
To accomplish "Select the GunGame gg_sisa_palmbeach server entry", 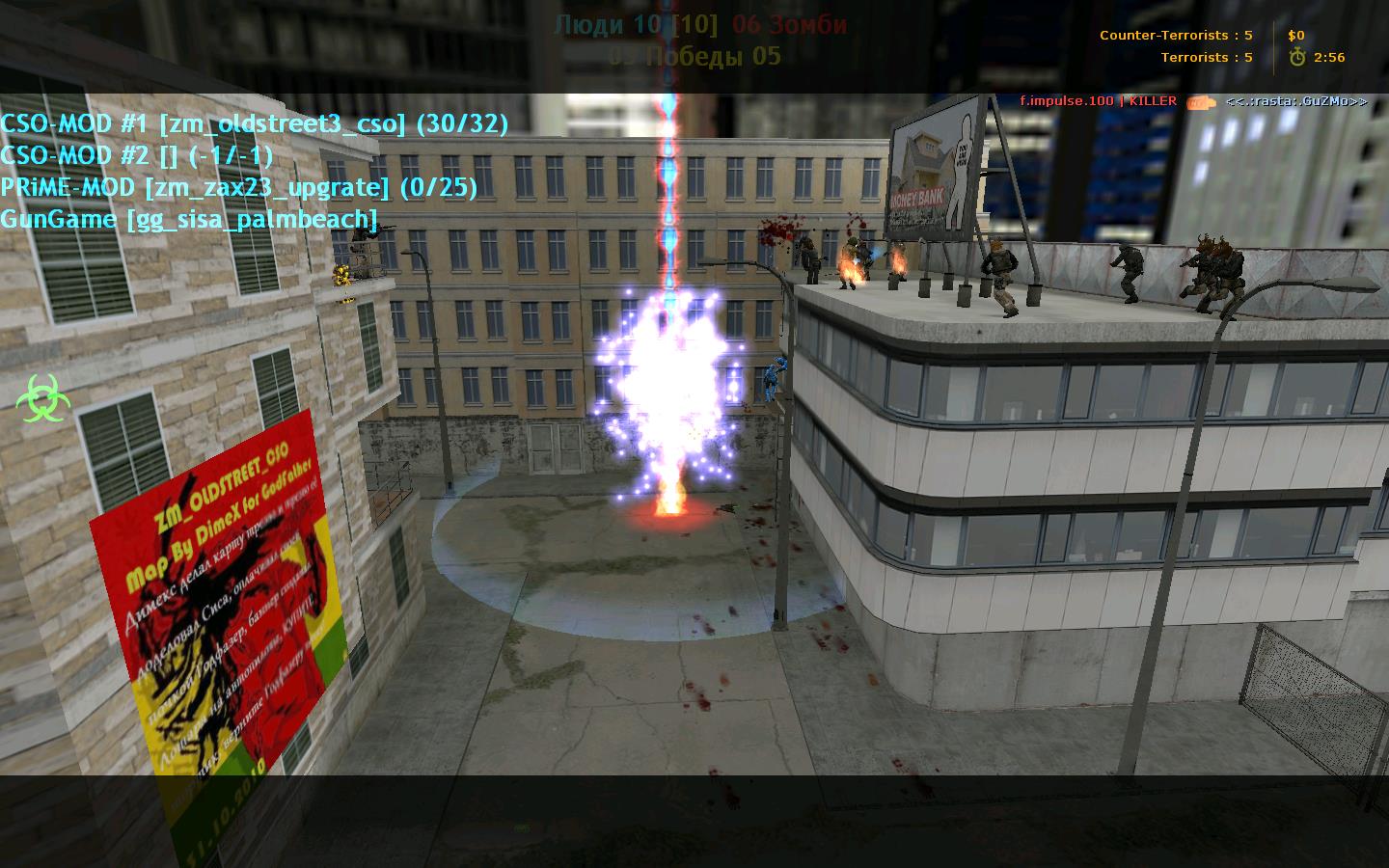I will pos(188,219).
